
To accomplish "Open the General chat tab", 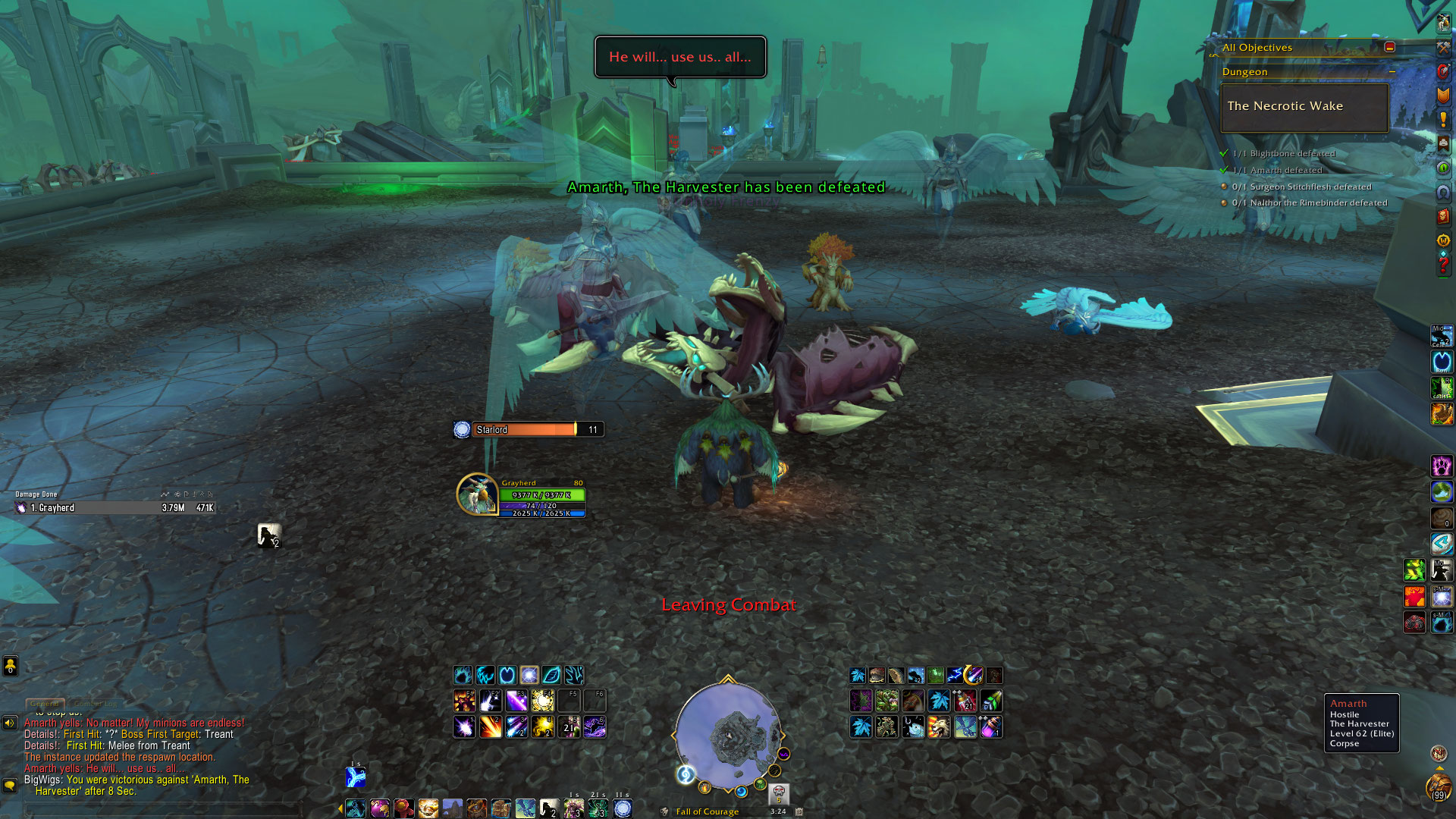I will pyautogui.click(x=45, y=704).
